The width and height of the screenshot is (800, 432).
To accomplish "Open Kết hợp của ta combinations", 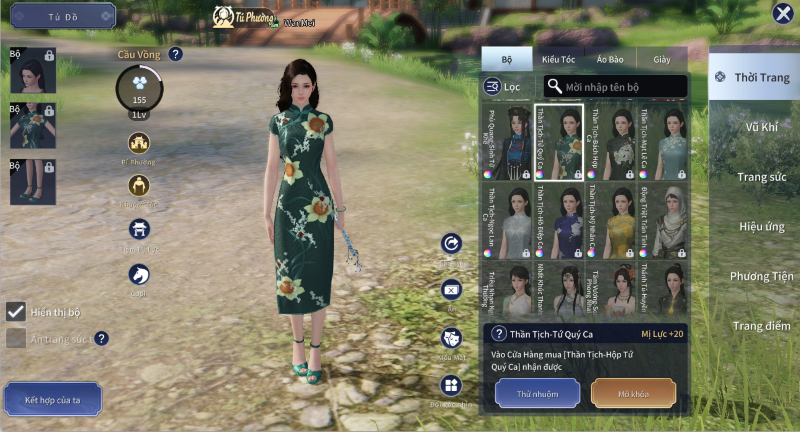I will click(x=51, y=399).
